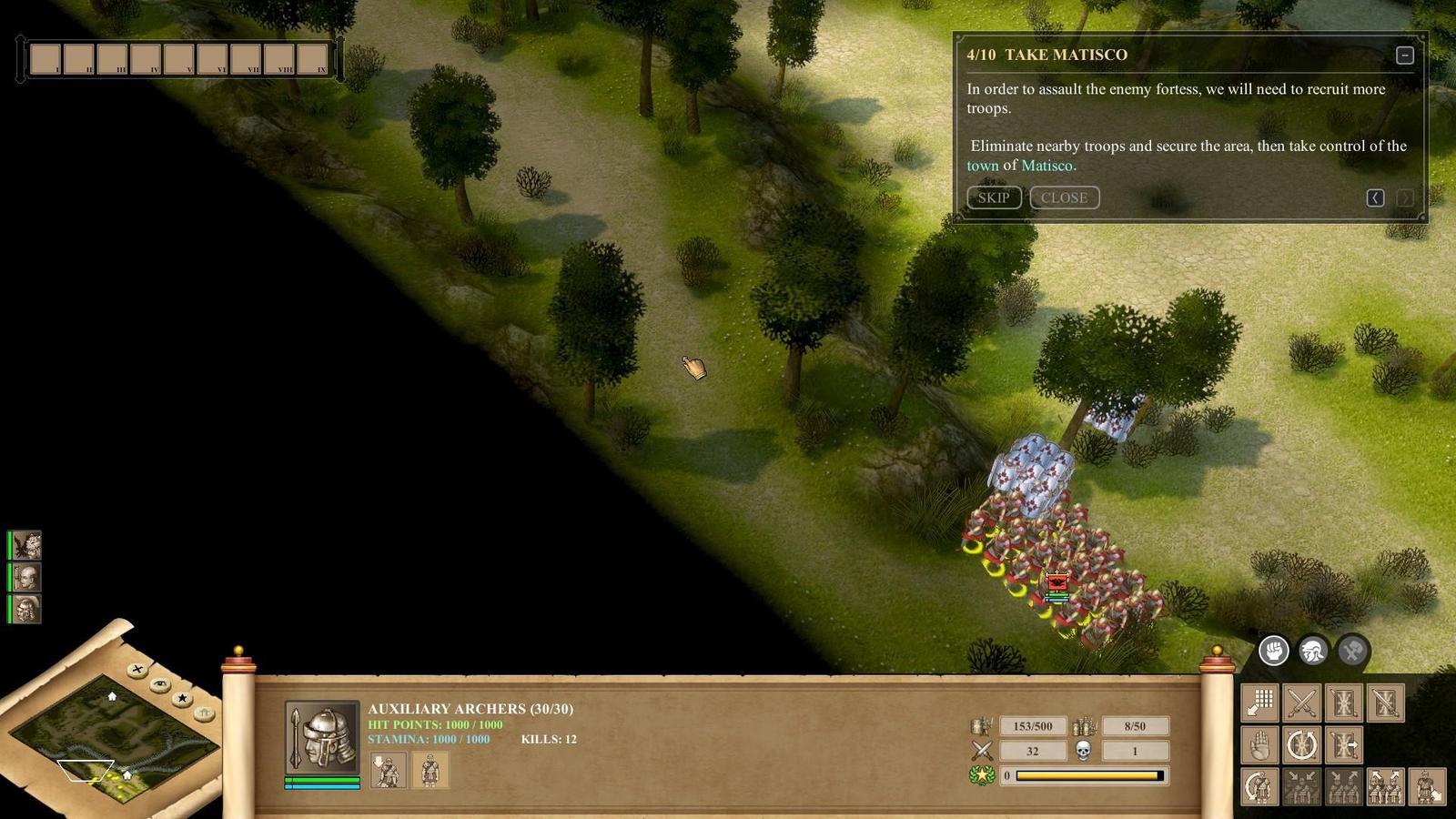Close the tutorial objective panel
This screenshot has height=819, width=1456.
(x=1064, y=197)
